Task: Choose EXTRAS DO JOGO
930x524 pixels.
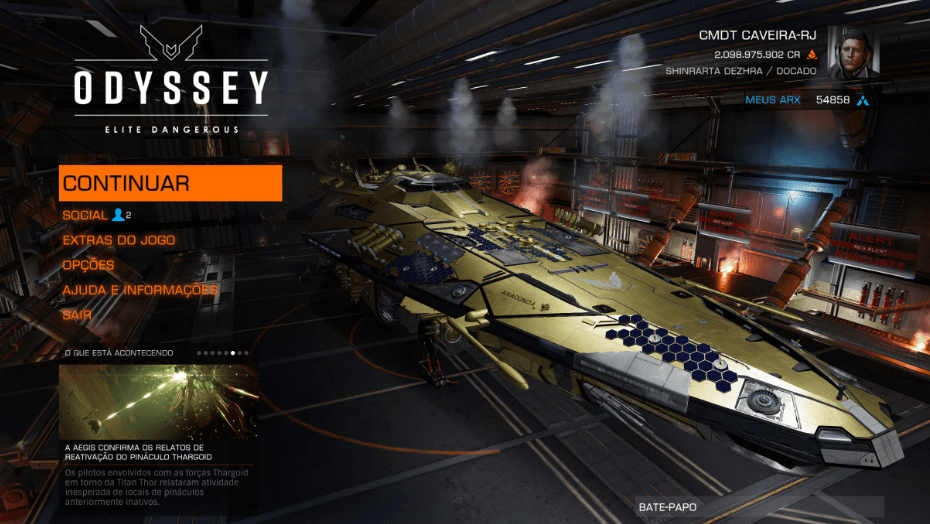Action: tap(118, 240)
